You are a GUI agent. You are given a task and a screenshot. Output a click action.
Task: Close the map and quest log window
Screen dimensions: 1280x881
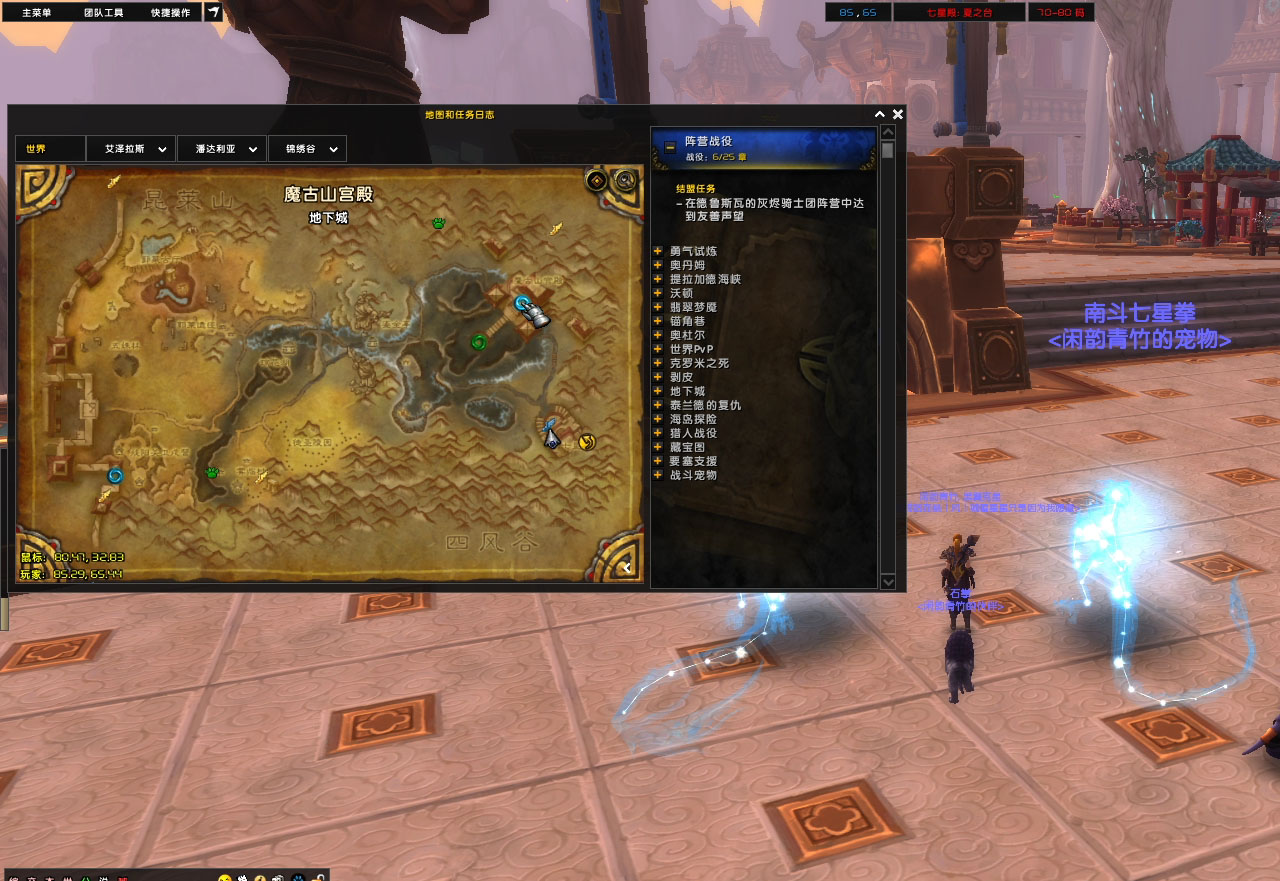(898, 114)
